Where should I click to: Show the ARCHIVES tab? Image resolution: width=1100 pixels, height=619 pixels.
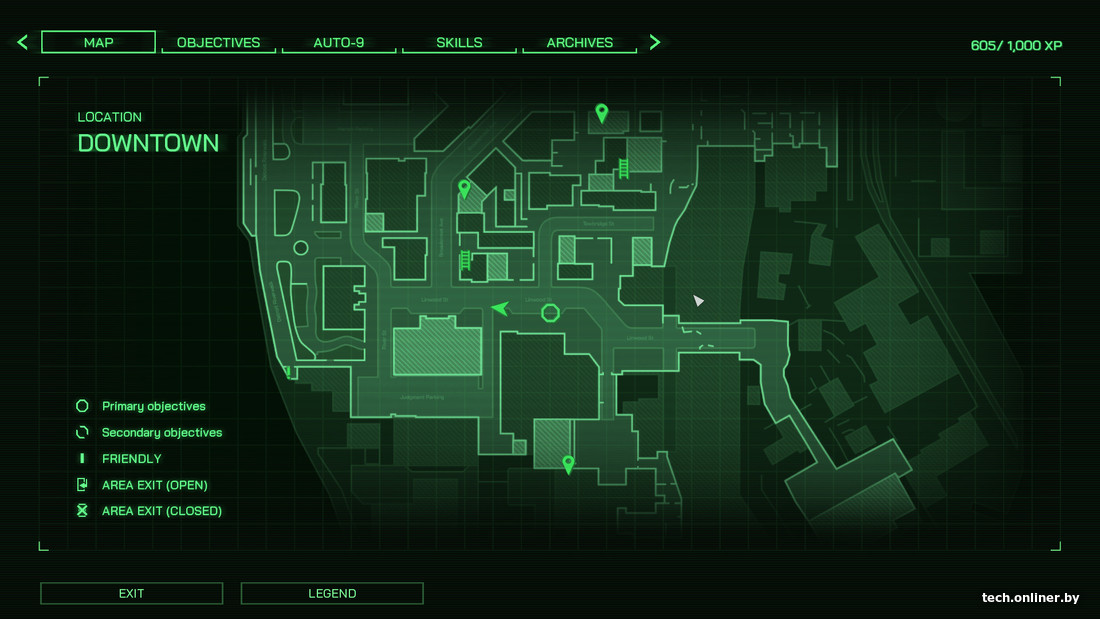pos(579,43)
